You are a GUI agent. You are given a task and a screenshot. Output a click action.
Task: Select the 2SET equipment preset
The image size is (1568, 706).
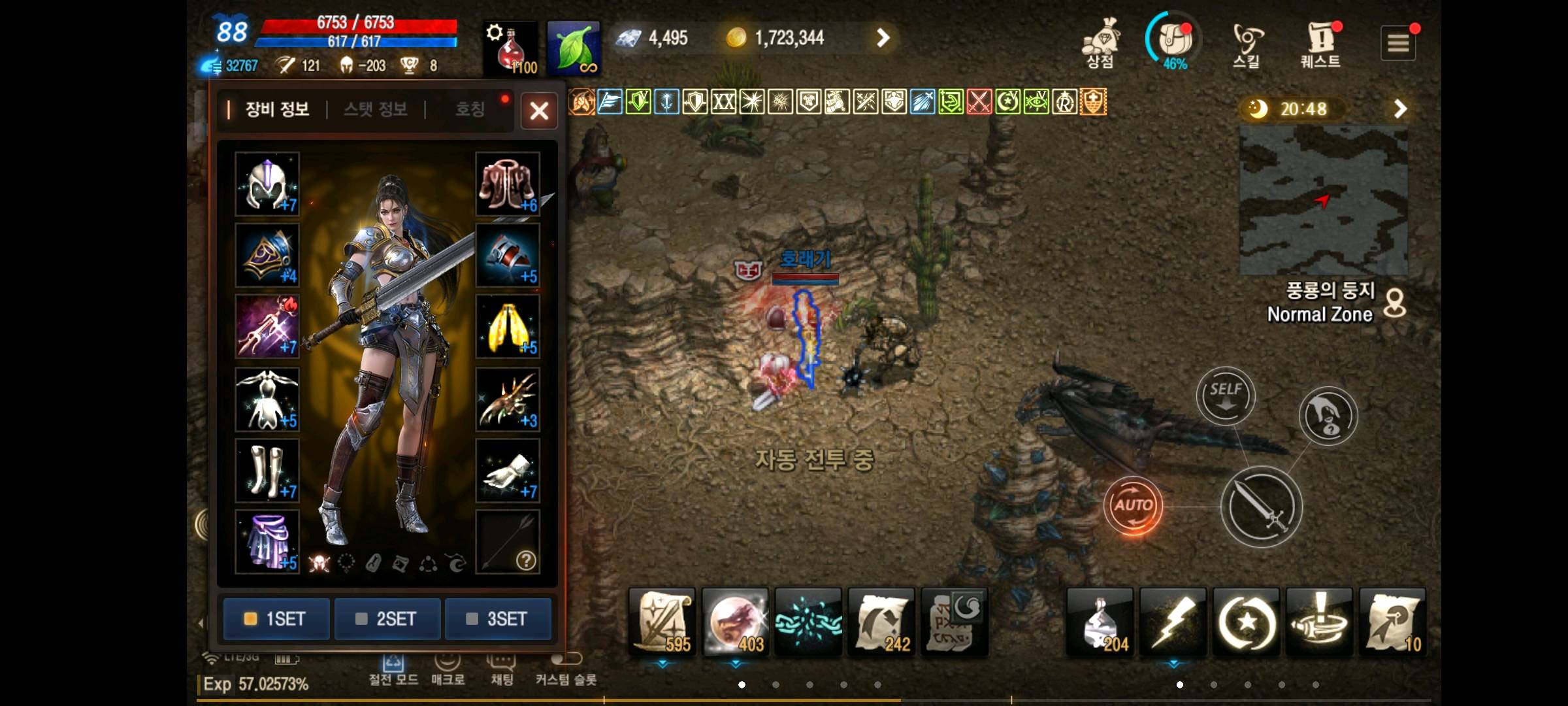(387, 618)
